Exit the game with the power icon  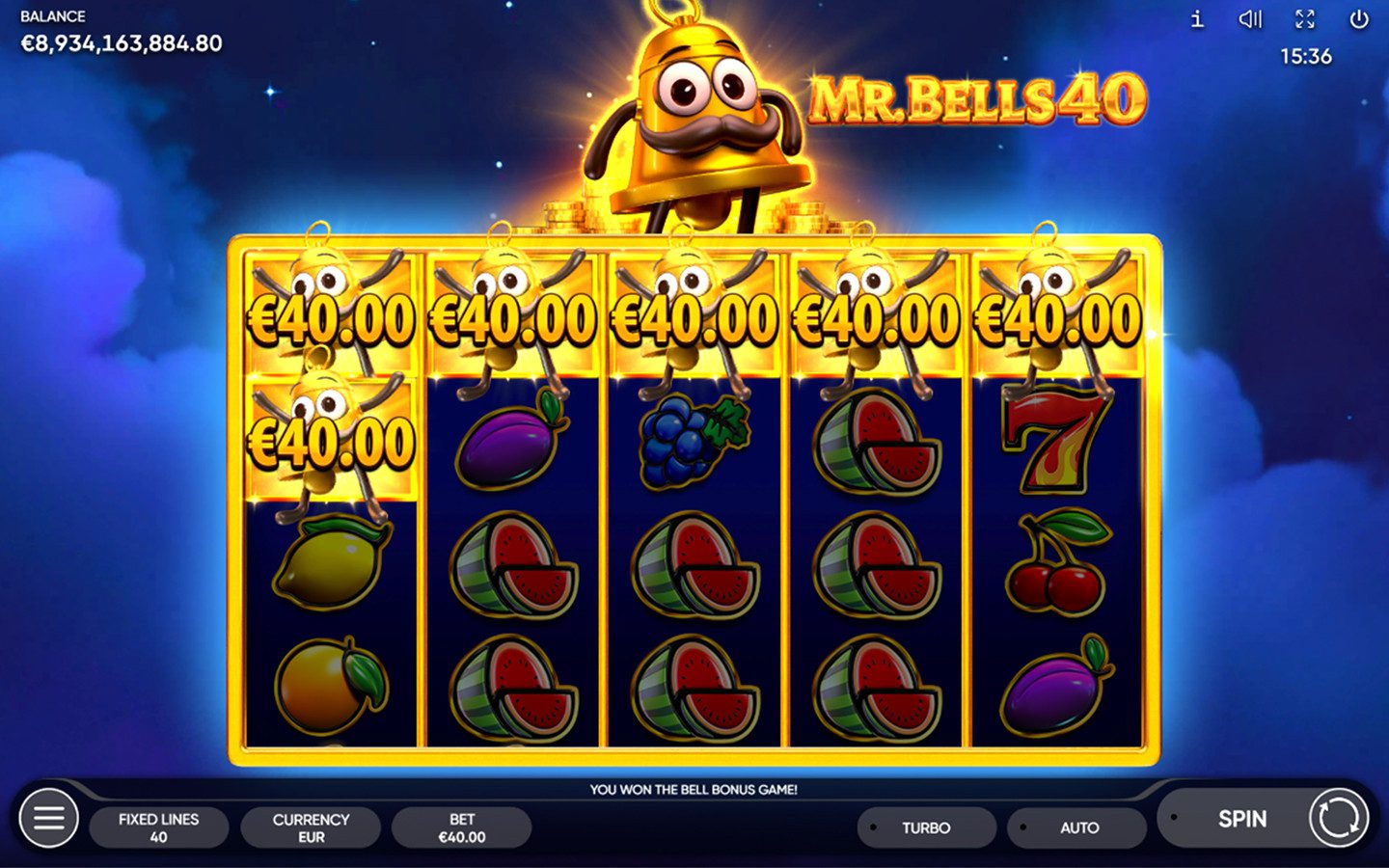(1359, 19)
